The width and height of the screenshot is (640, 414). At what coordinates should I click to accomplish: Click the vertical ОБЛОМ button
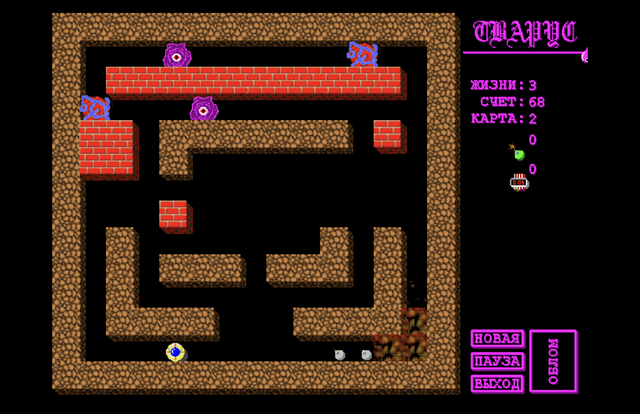point(553,361)
